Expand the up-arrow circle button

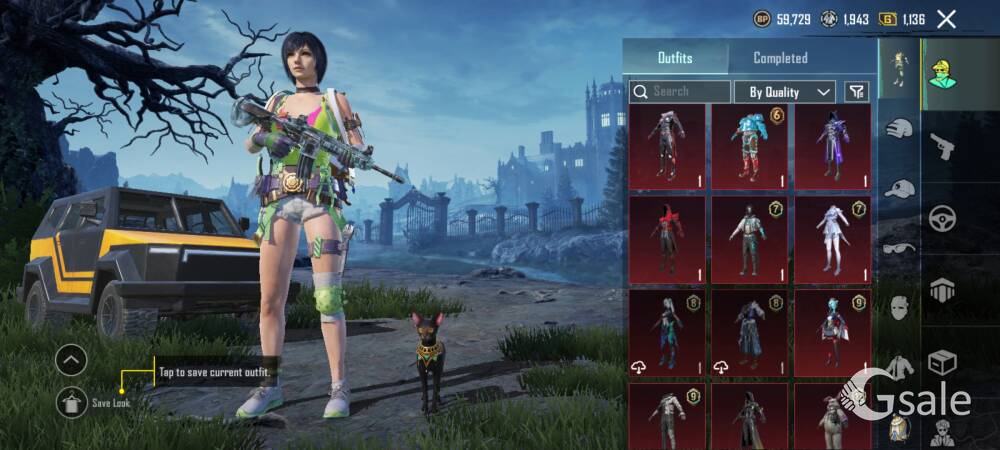pos(71,360)
